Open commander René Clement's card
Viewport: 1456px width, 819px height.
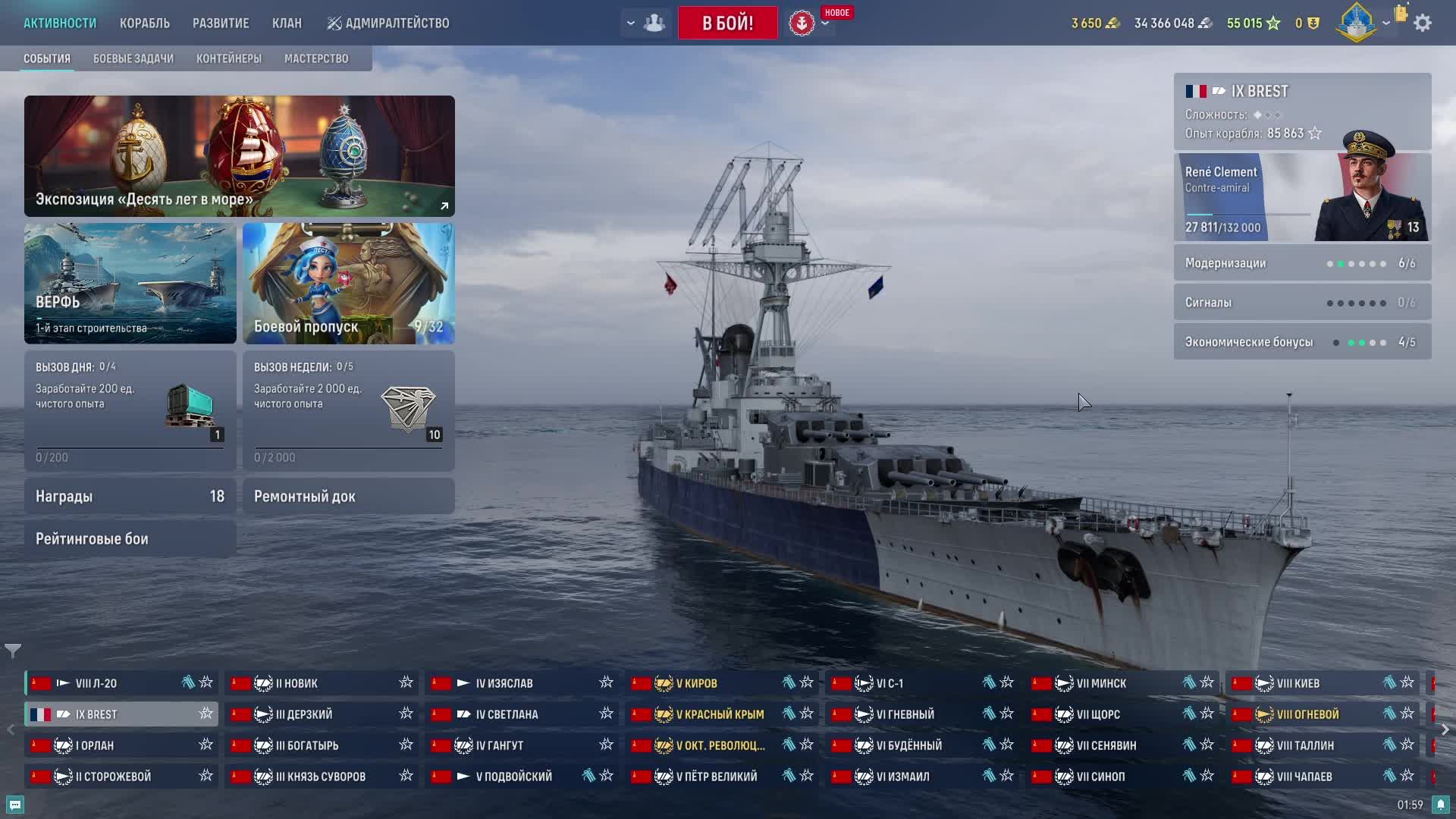click(x=1301, y=197)
